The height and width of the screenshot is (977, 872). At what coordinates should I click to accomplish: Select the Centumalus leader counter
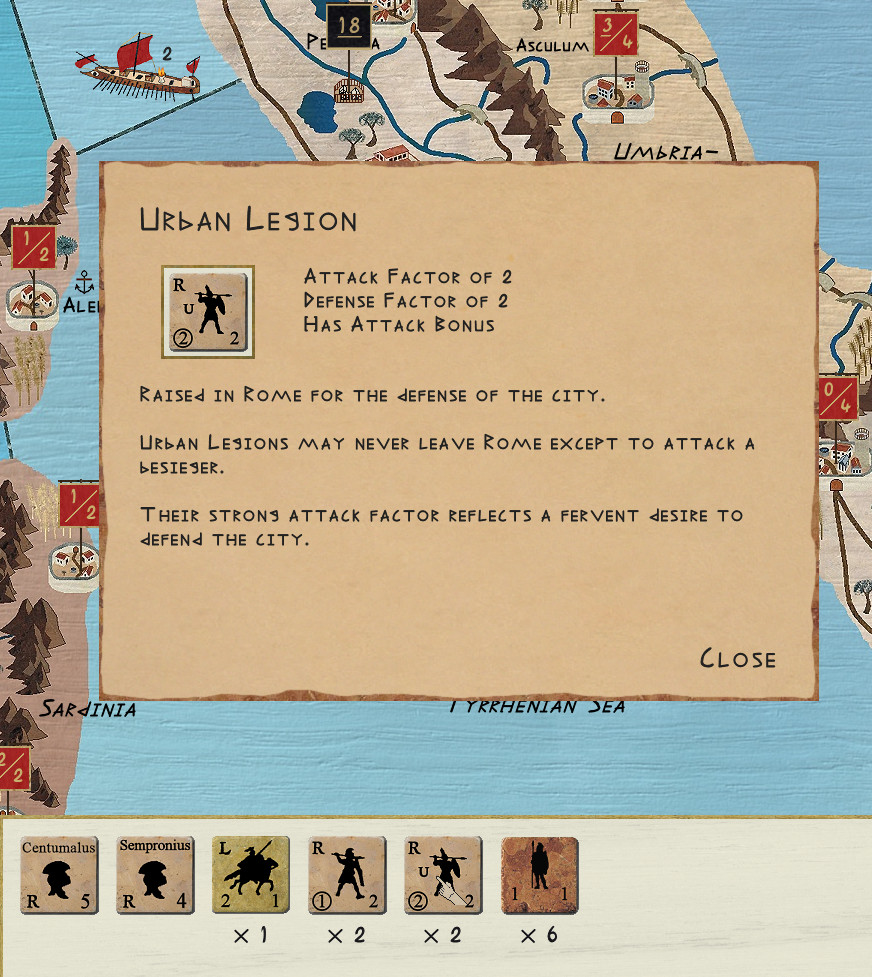59,876
